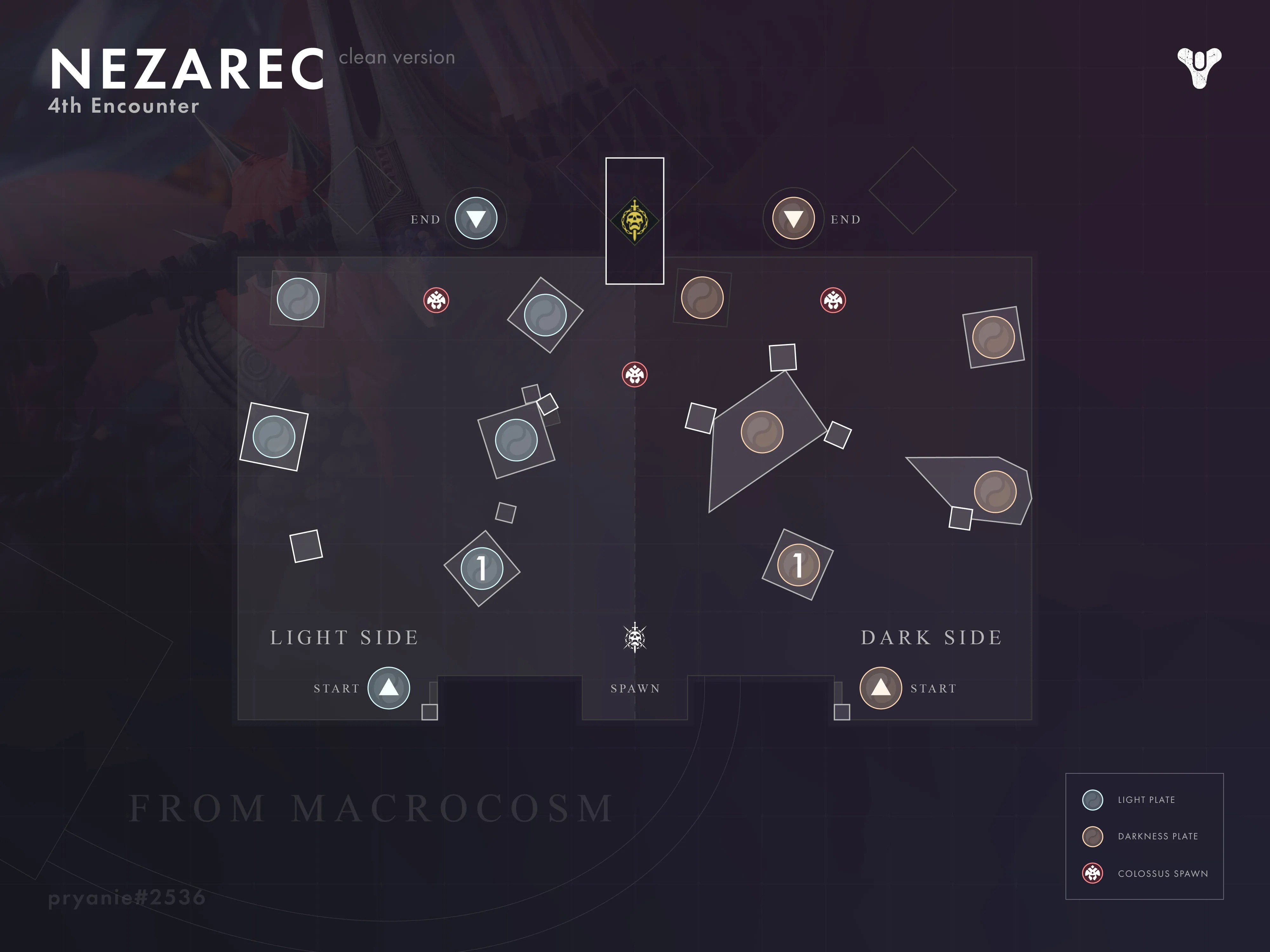Screen dimensions: 1270x952
Task: Select the Dark Side START marker
Action: click(x=881, y=687)
